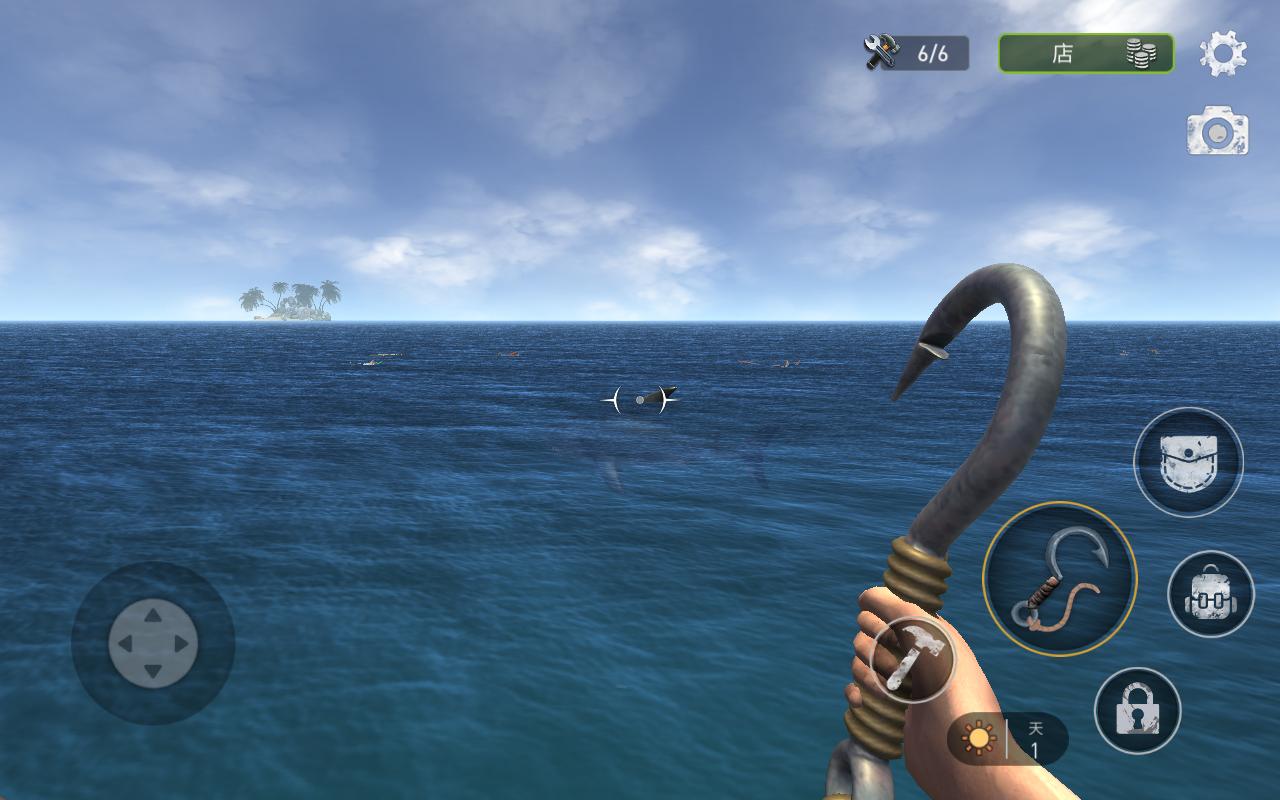Tap the up arrow on the movement pad
1280x800 pixels.
click(153, 617)
